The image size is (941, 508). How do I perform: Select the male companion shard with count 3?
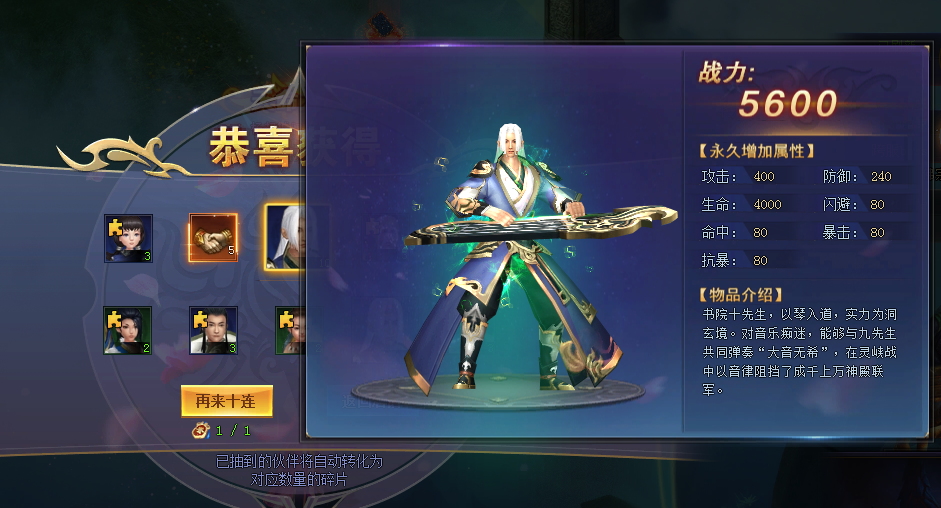[x=213, y=330]
